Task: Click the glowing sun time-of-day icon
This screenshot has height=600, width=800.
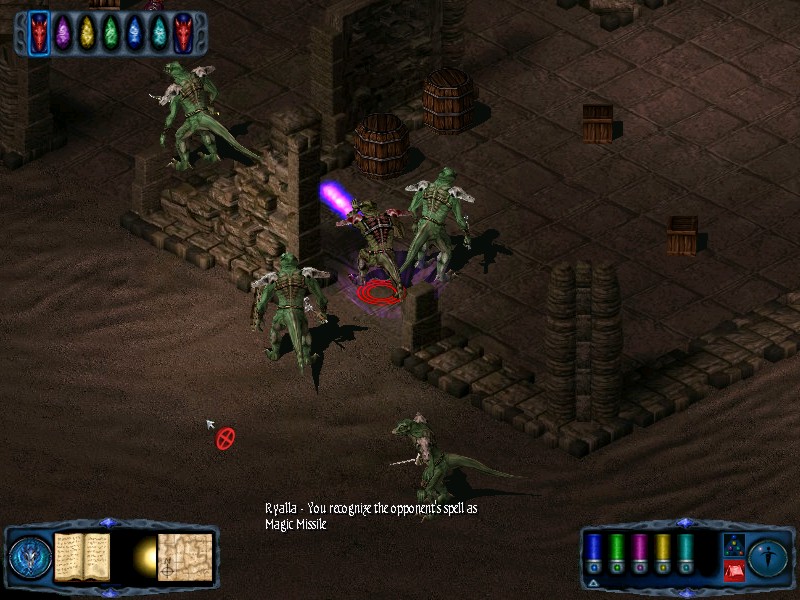Action: tap(144, 556)
